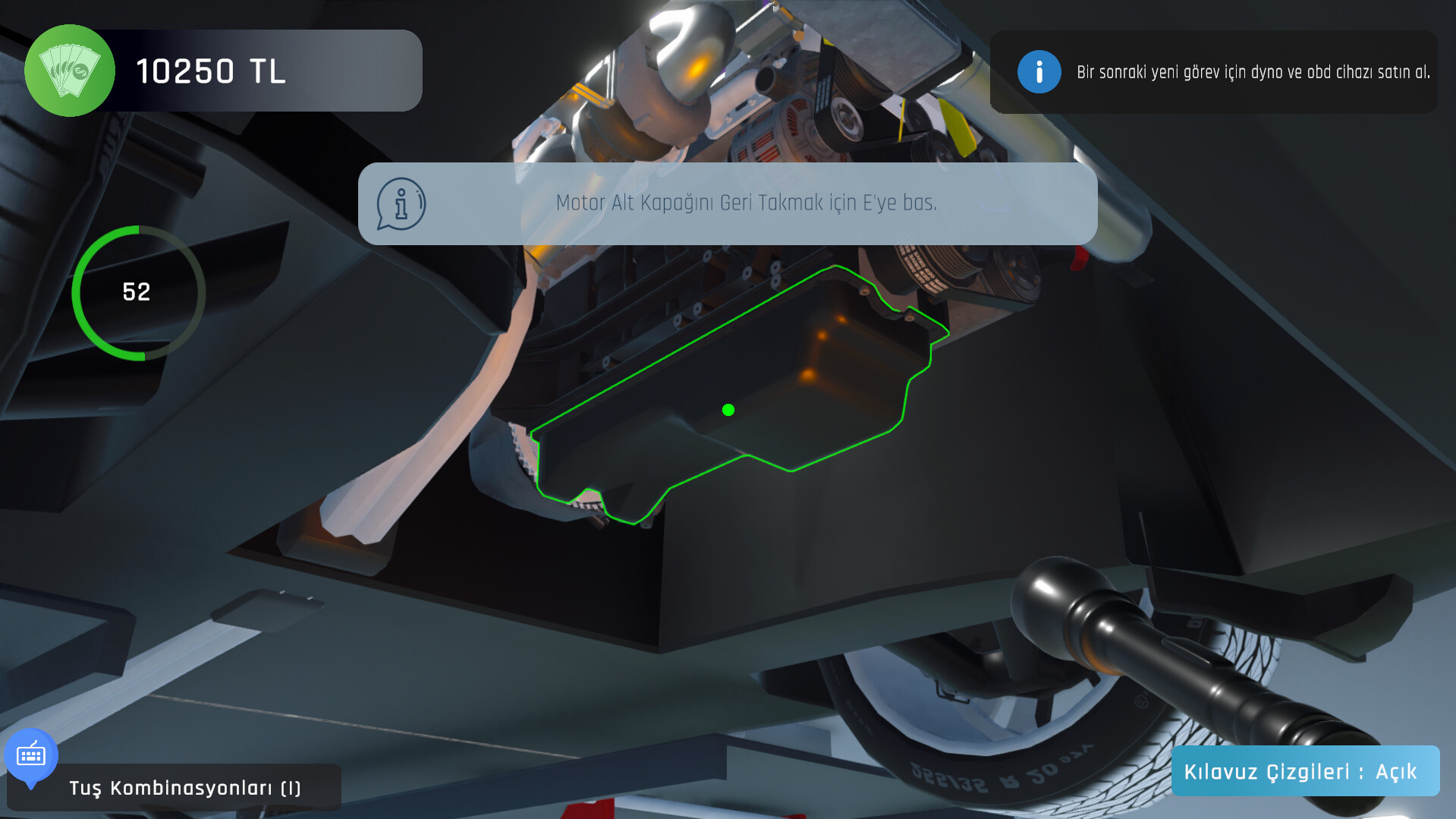Image resolution: width=1456 pixels, height=819 pixels.
Task: Click the blue info circle in top-right banner
Action: (1039, 72)
